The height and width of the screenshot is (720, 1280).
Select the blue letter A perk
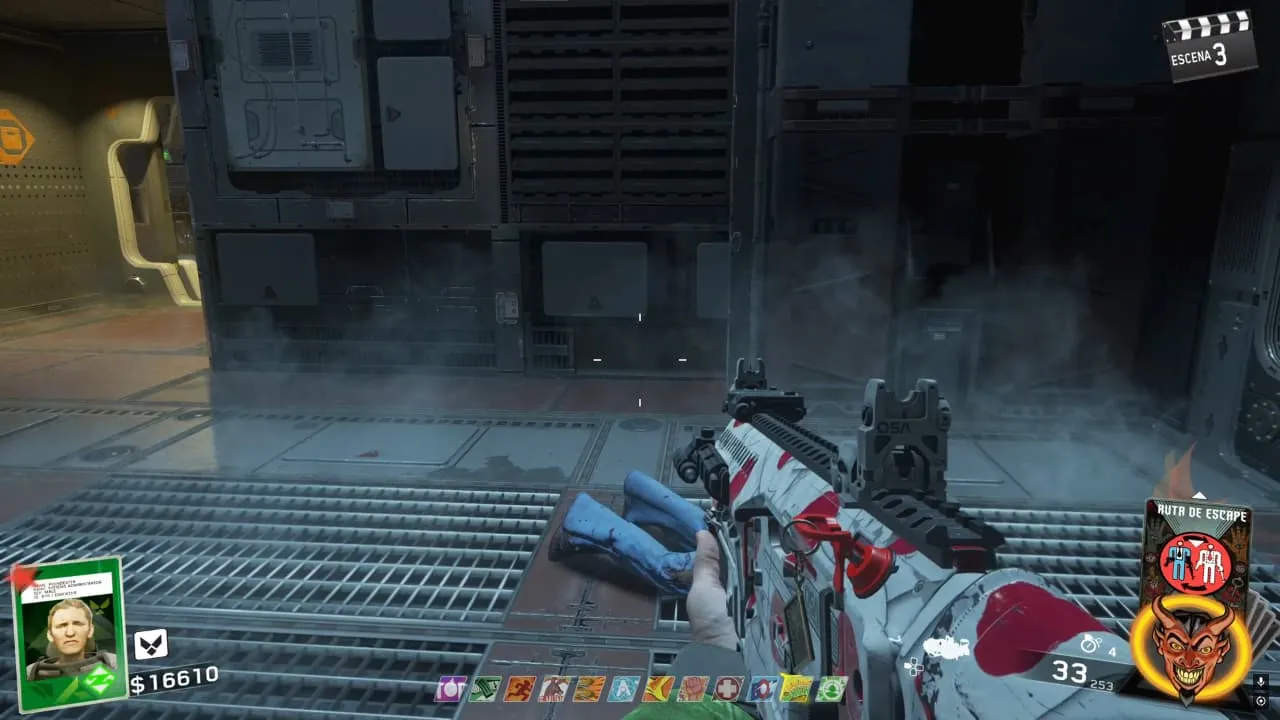tap(623, 688)
